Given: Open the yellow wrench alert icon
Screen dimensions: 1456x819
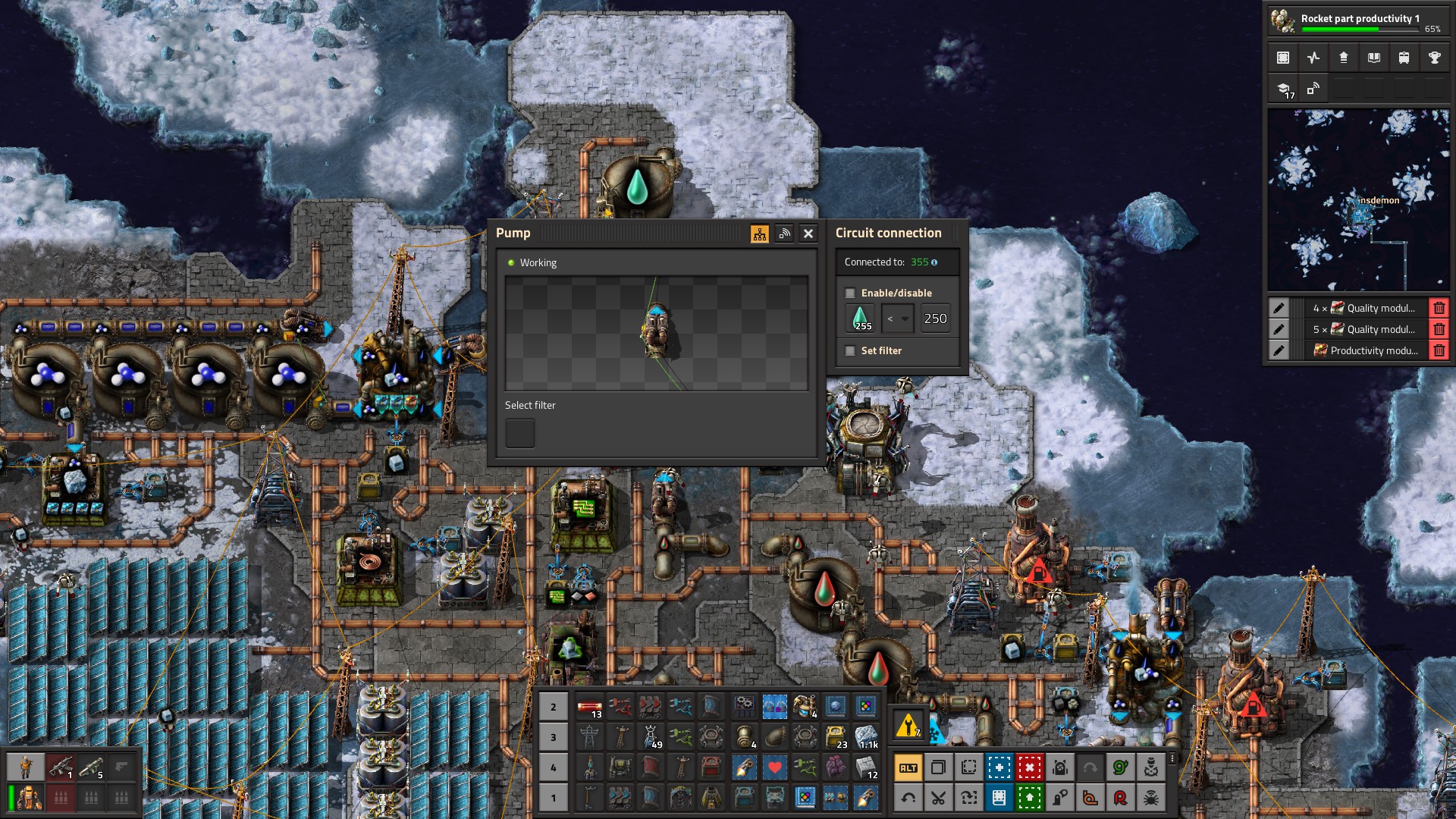Looking at the screenshot, I should [x=908, y=726].
